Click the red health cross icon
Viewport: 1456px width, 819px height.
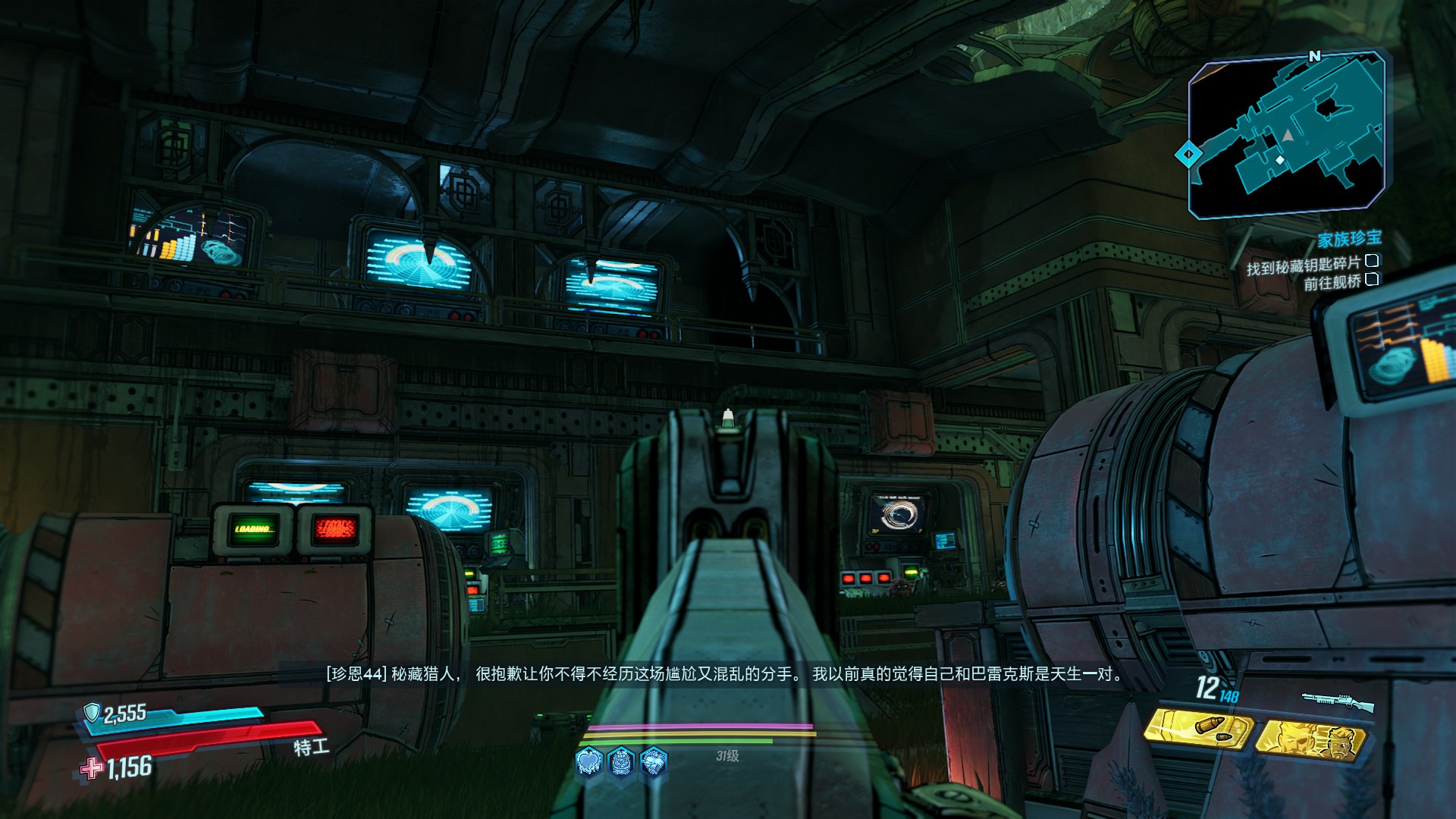coord(93,769)
